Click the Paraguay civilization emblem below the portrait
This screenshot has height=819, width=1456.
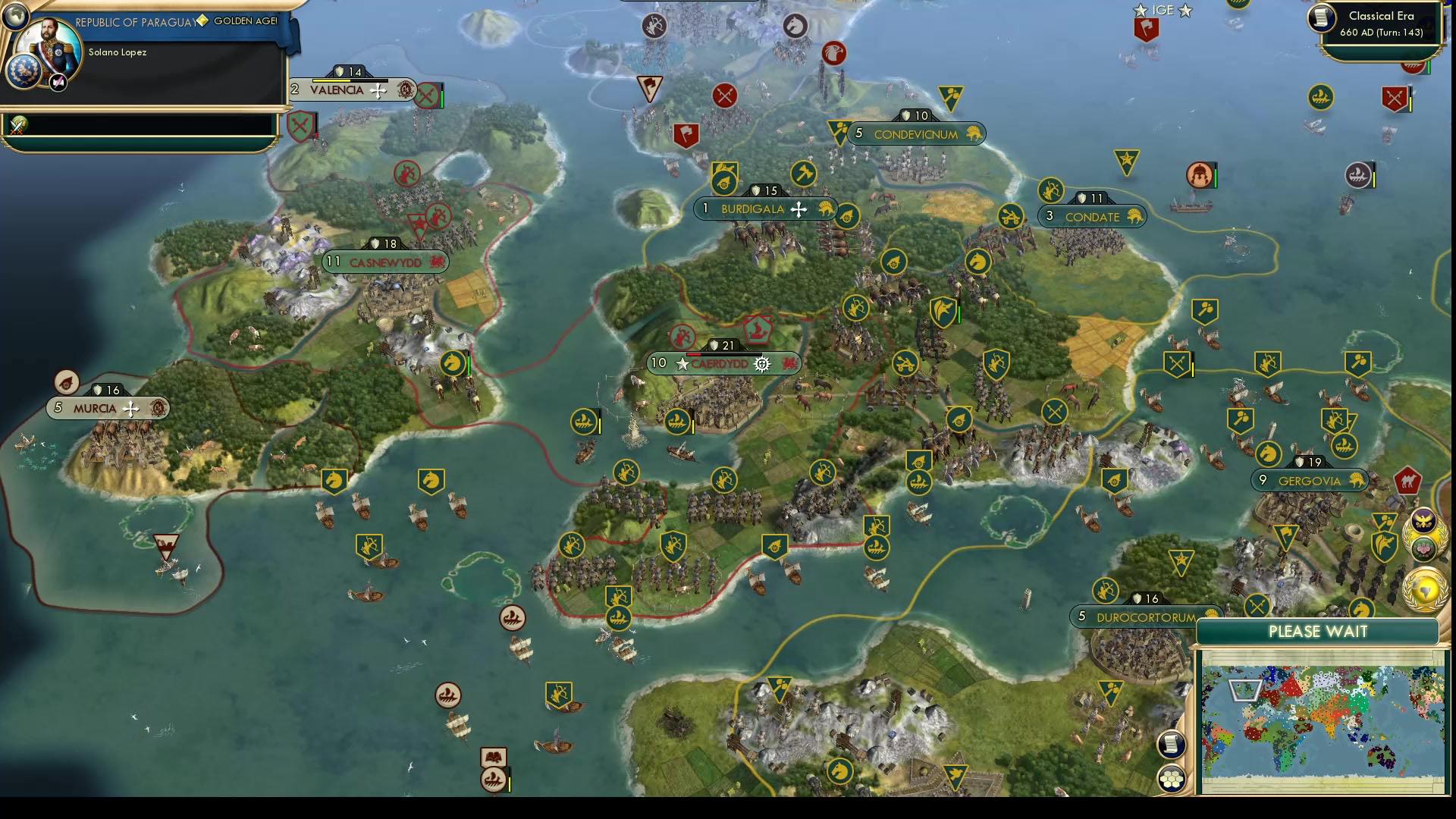[x=24, y=72]
